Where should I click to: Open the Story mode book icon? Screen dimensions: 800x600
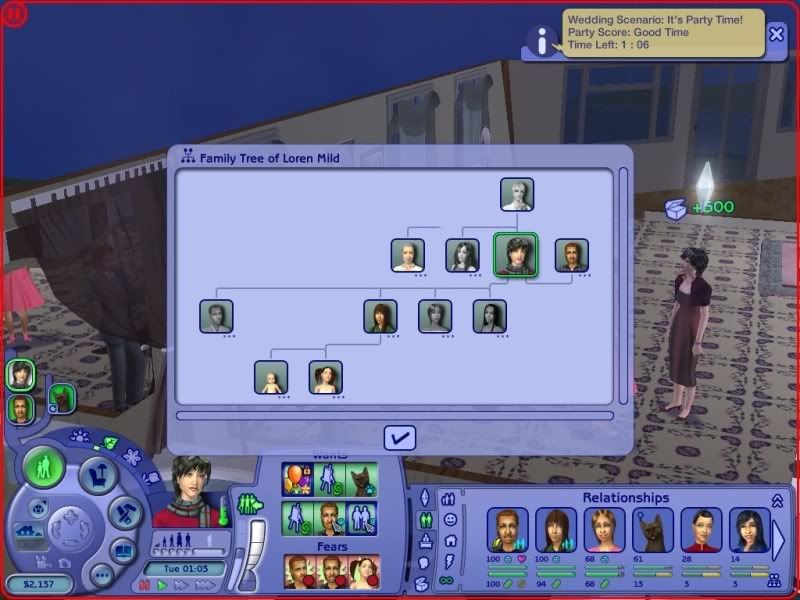pyautogui.click(x=123, y=549)
